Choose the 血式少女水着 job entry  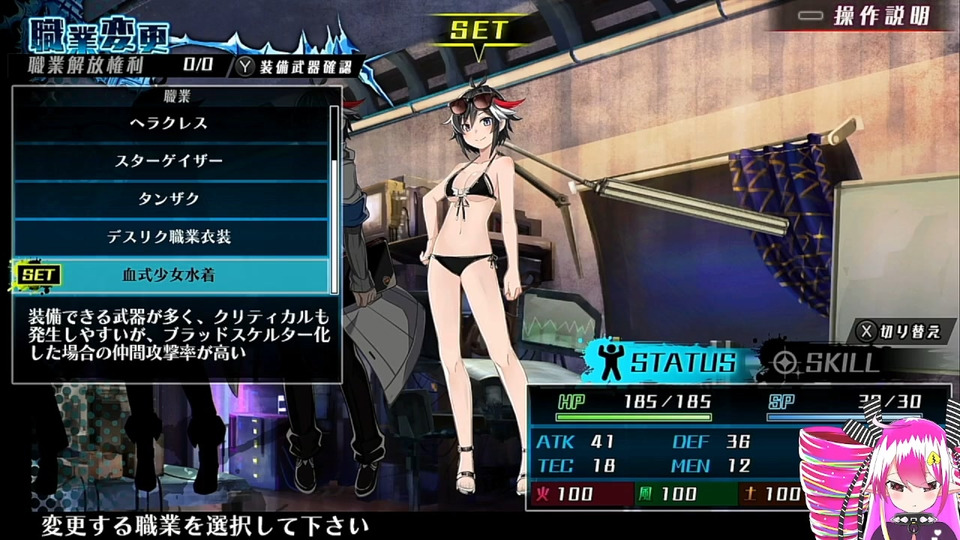click(169, 274)
